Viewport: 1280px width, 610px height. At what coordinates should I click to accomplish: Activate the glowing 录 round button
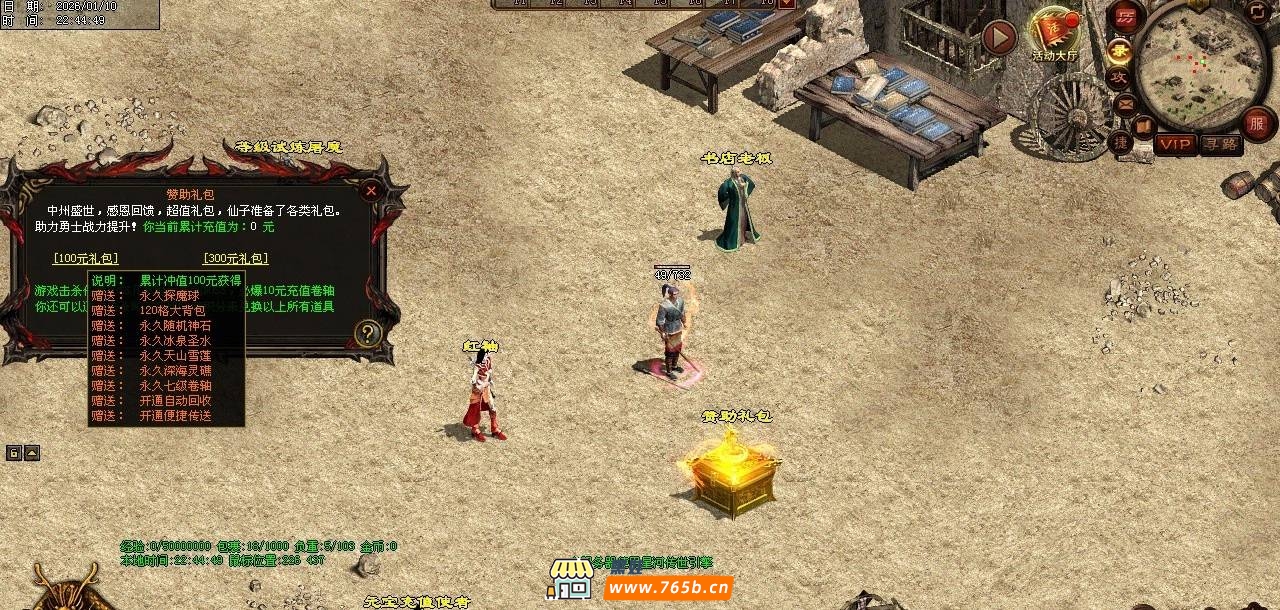(1121, 49)
